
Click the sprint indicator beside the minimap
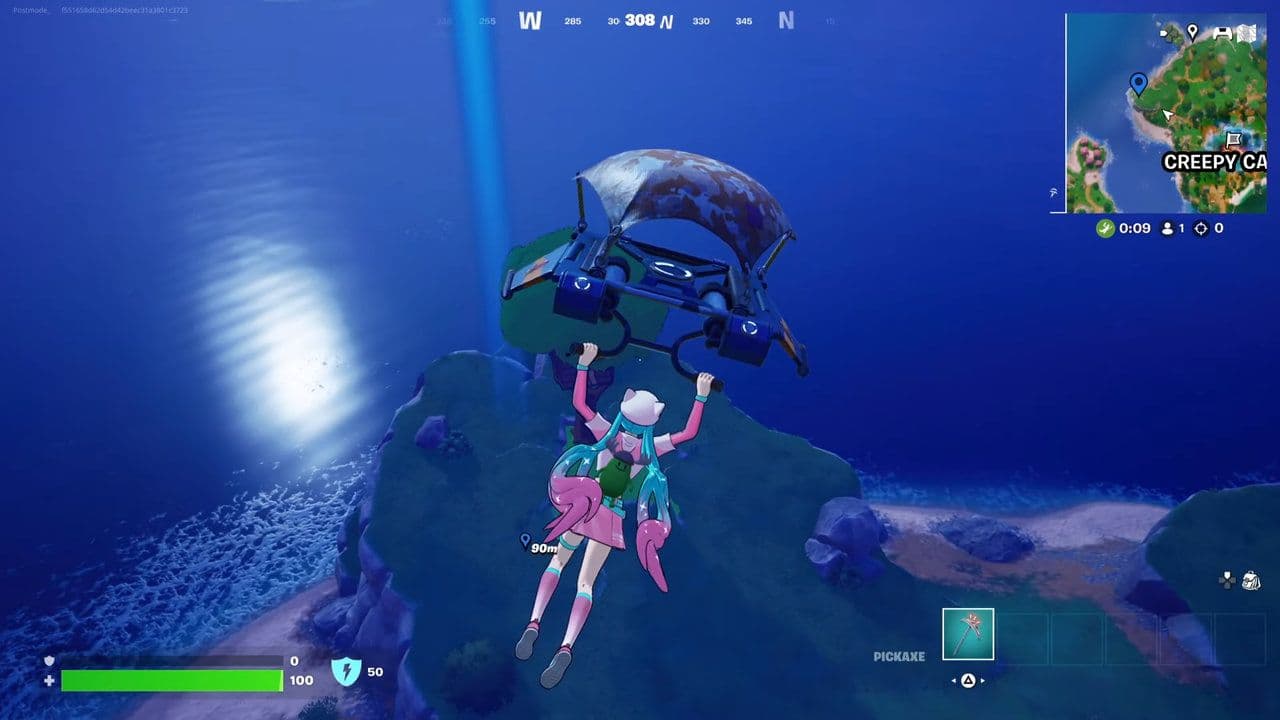[1051, 194]
